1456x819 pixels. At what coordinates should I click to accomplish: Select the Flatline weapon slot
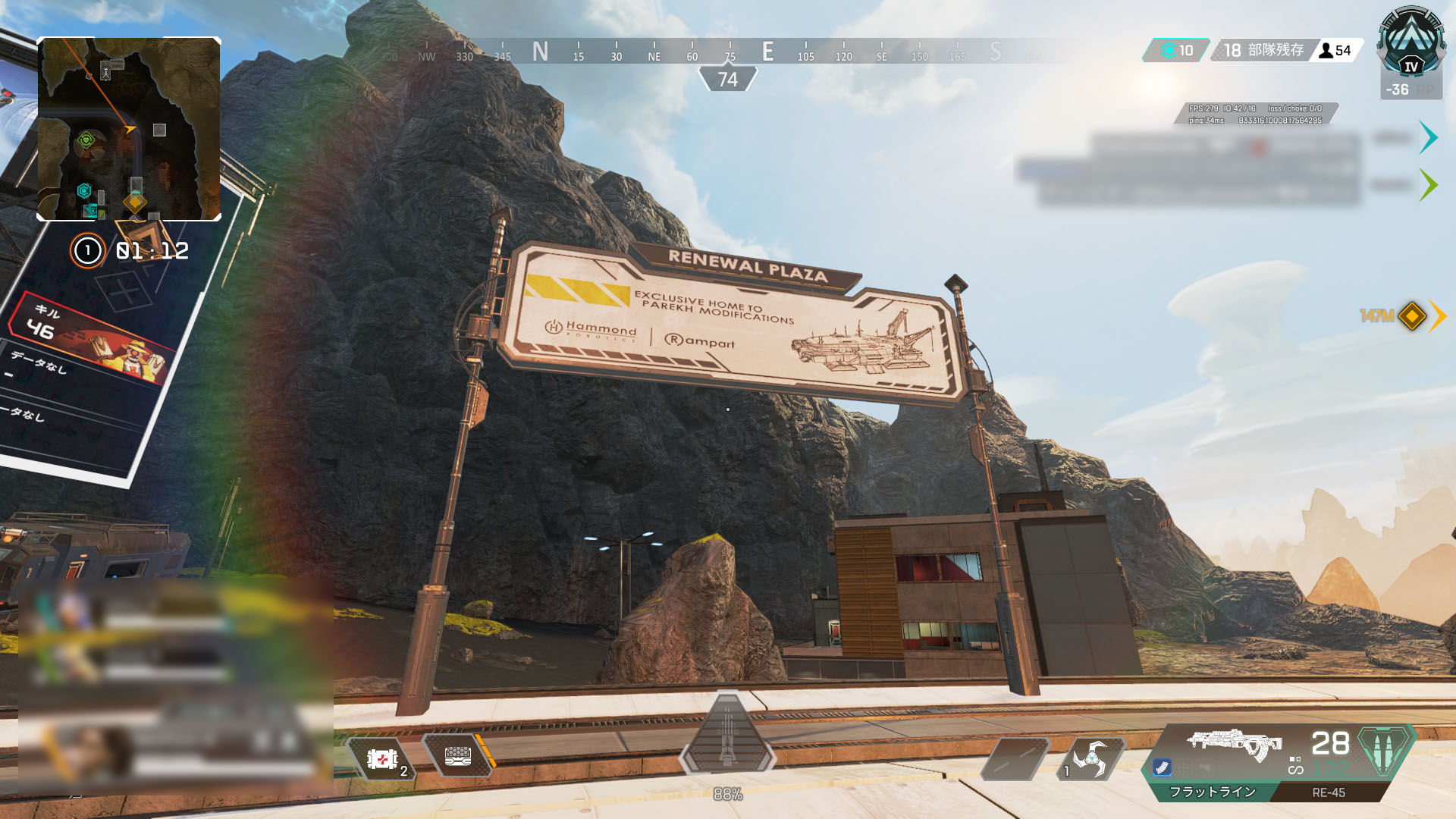(x=1212, y=792)
